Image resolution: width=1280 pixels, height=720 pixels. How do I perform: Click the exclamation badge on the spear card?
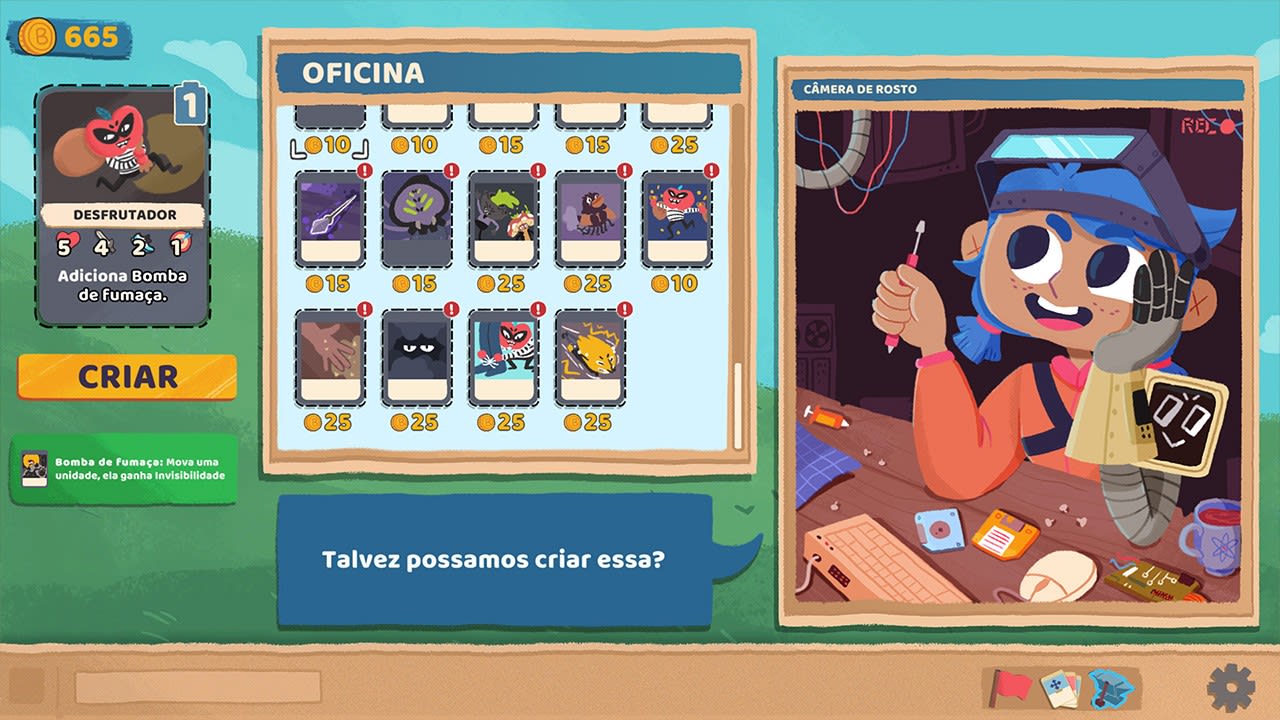pyautogui.click(x=364, y=172)
